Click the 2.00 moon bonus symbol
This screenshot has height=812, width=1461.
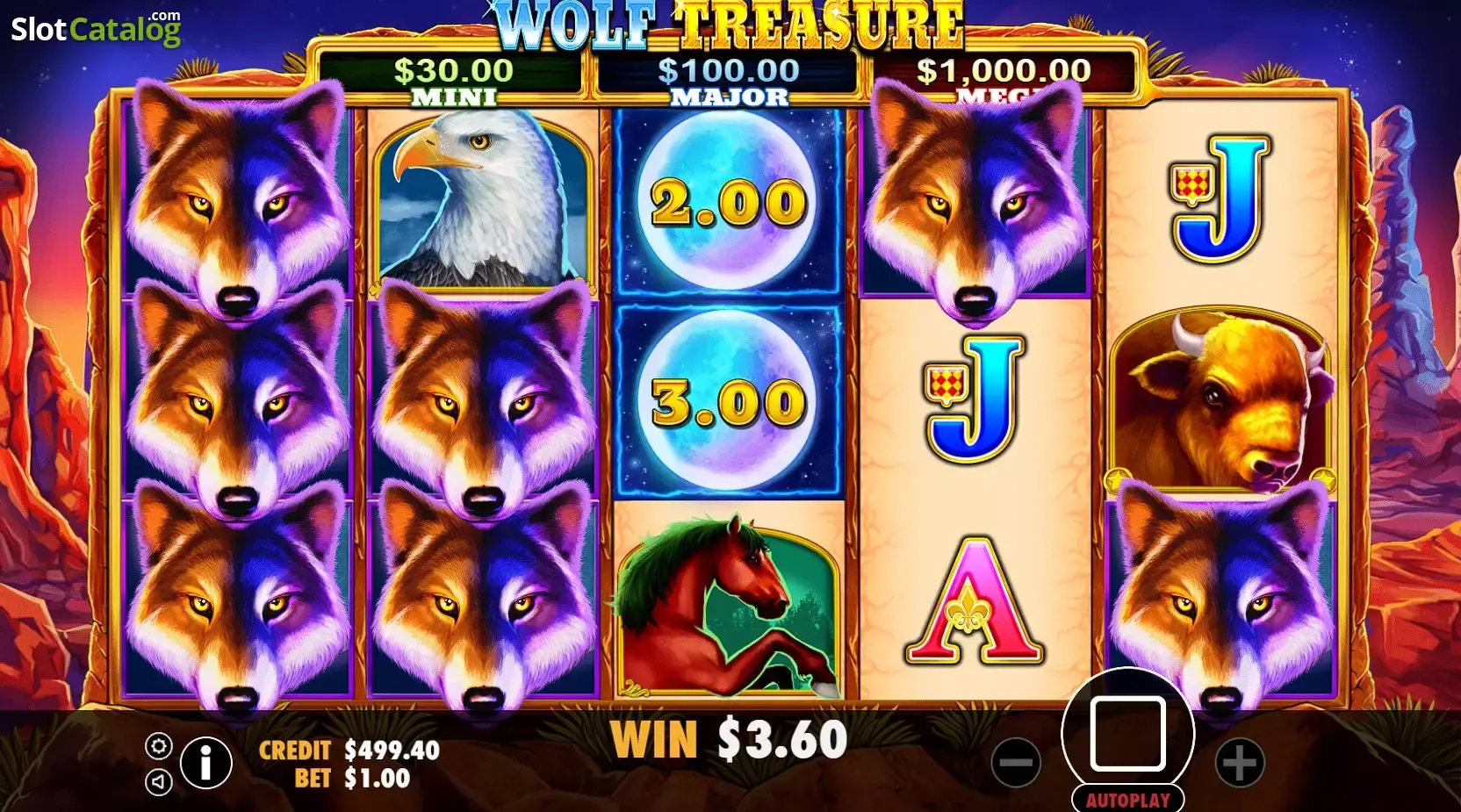tap(729, 200)
